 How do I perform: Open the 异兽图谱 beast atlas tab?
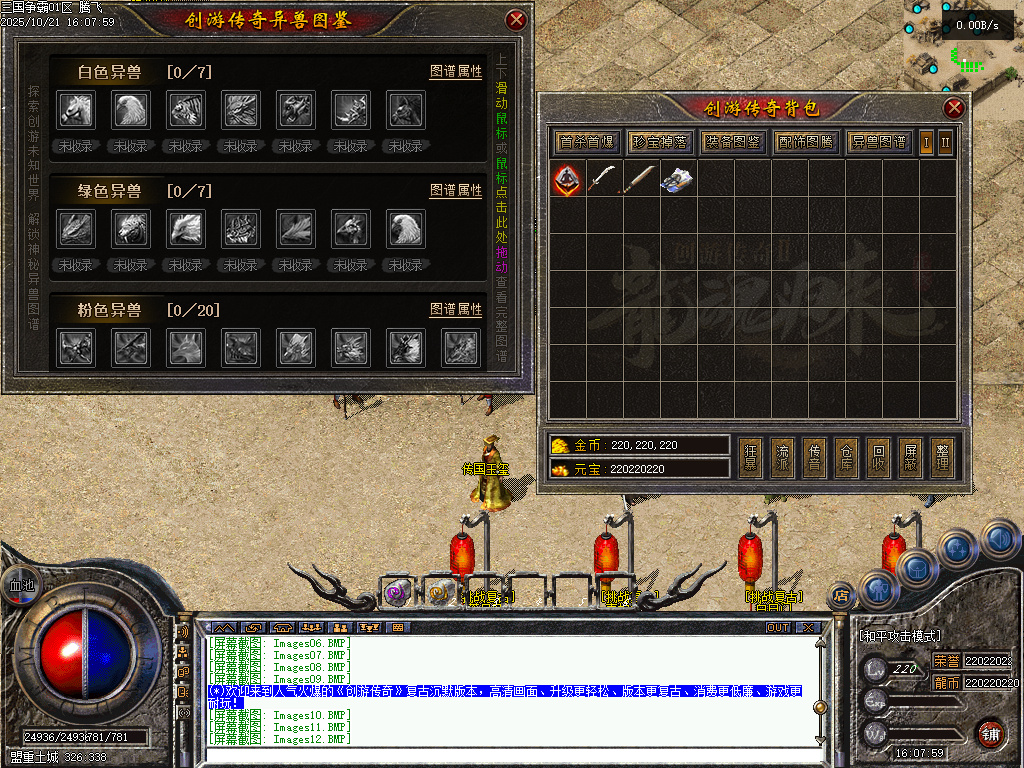pyautogui.click(x=879, y=142)
